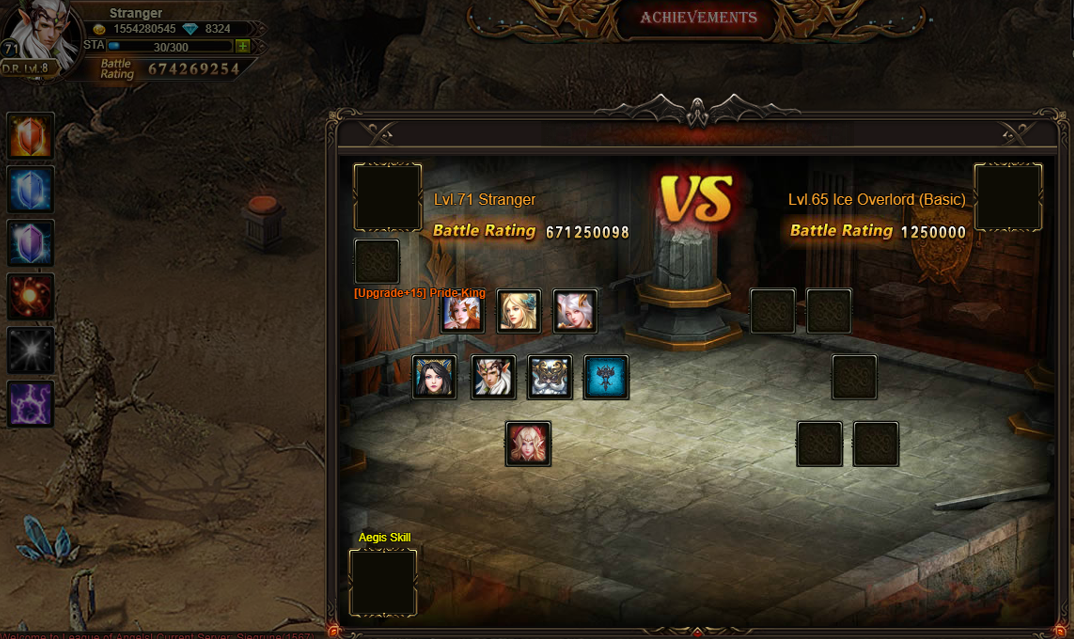Select the blue crystal buff icon
The width and height of the screenshot is (1074, 639).
pos(30,189)
